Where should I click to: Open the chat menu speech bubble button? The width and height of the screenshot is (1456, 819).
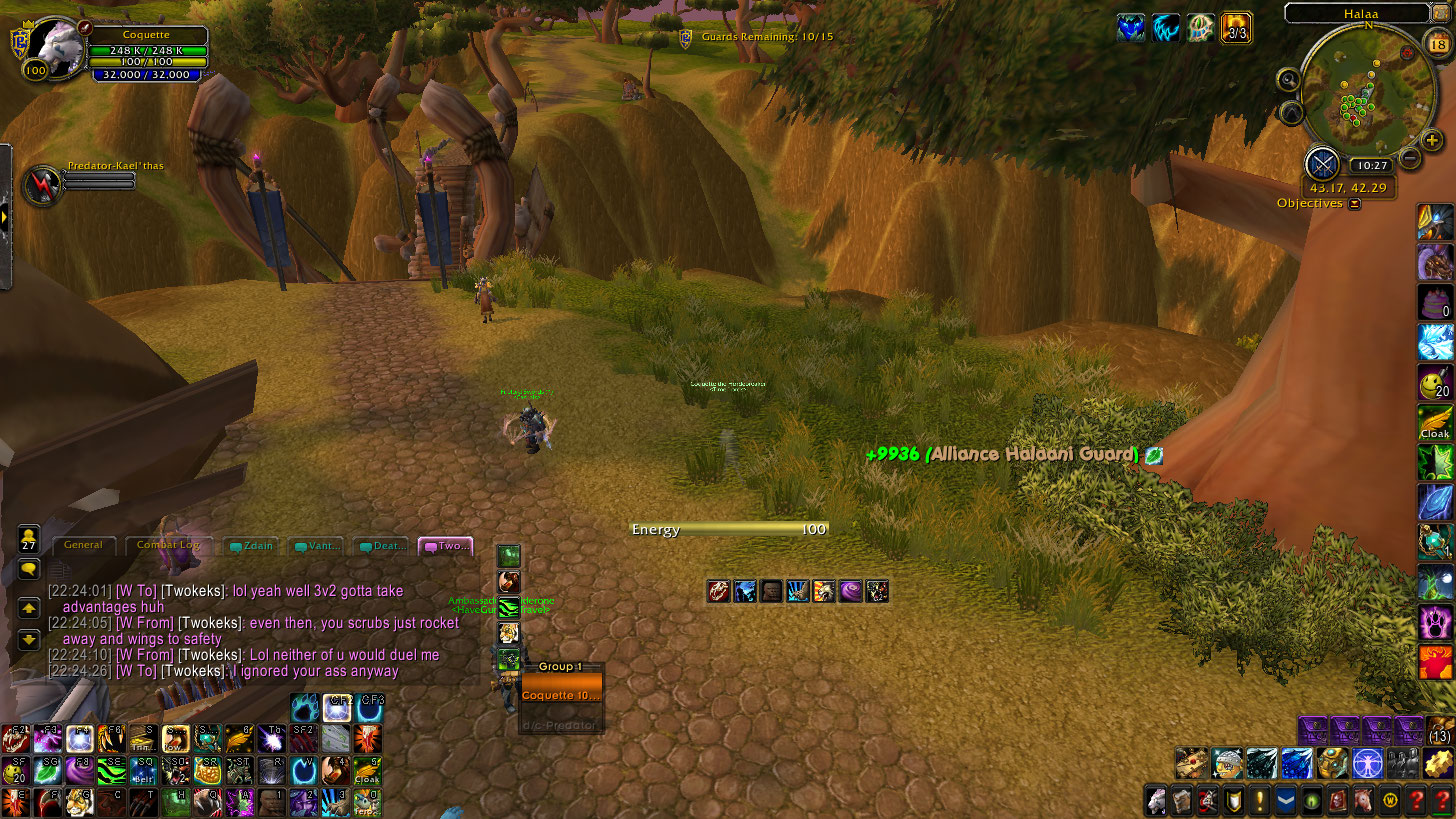coord(29,568)
